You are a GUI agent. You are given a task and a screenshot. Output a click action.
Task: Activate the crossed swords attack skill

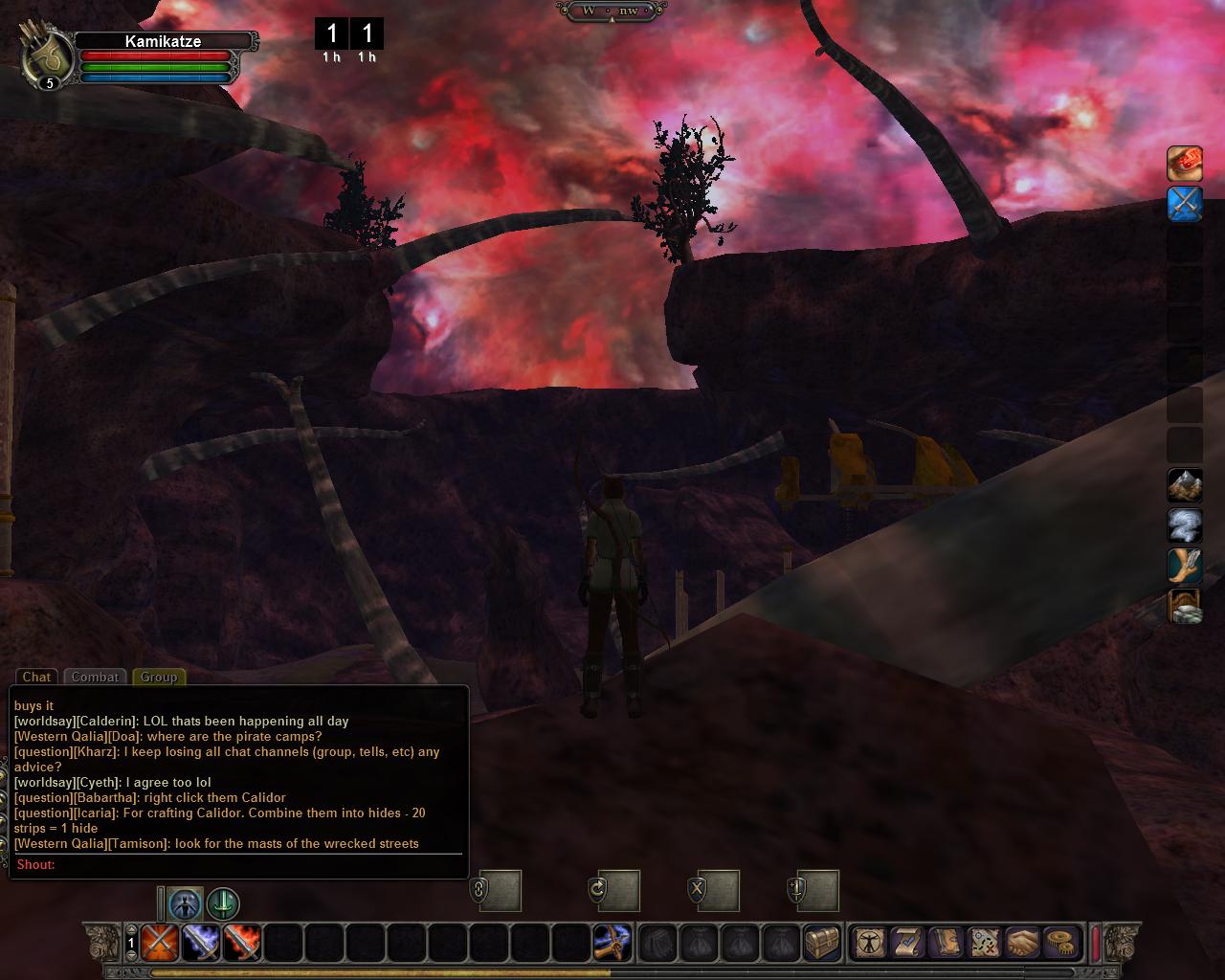[x=158, y=943]
